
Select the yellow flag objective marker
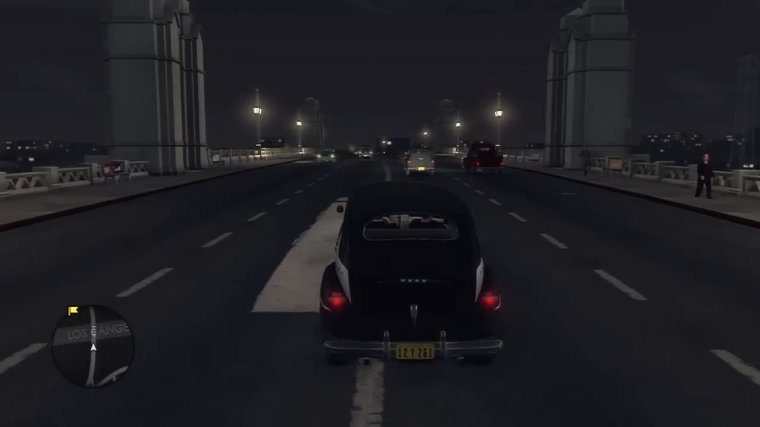pyautogui.click(x=72, y=311)
